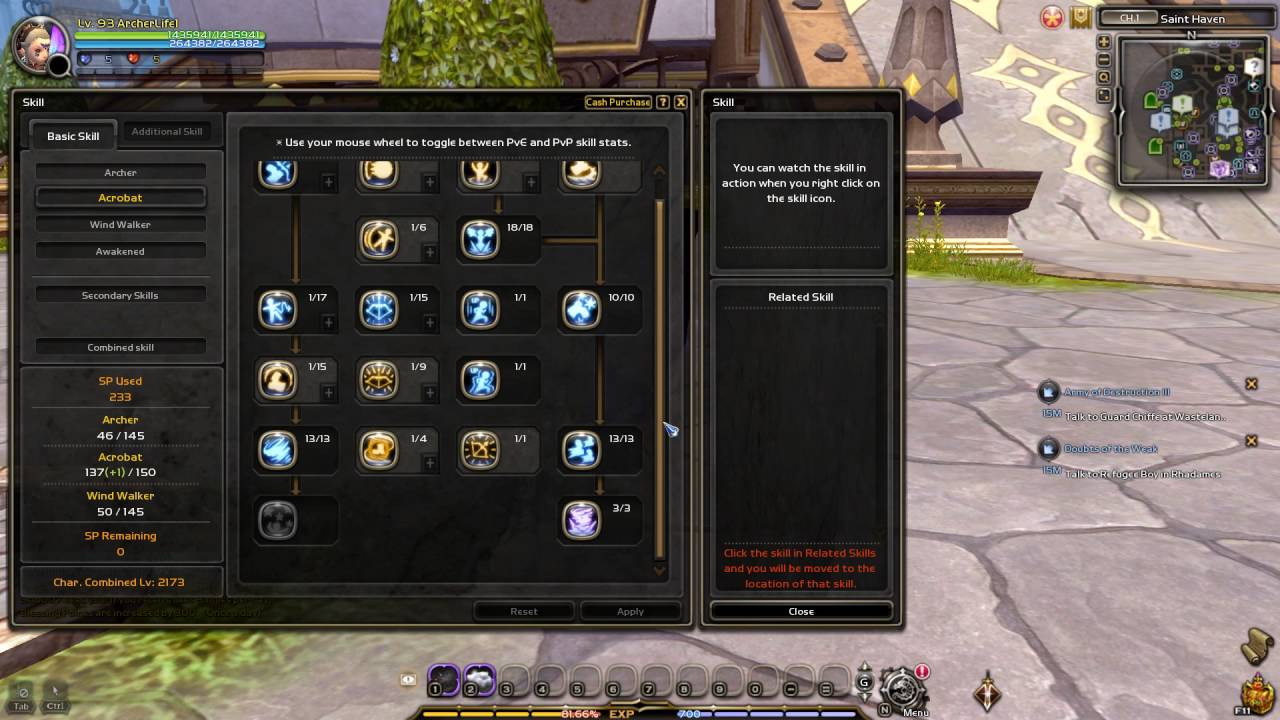Image resolution: width=1280 pixels, height=720 pixels.
Task: Select the skill icon showing 18/18
Action: pos(480,240)
